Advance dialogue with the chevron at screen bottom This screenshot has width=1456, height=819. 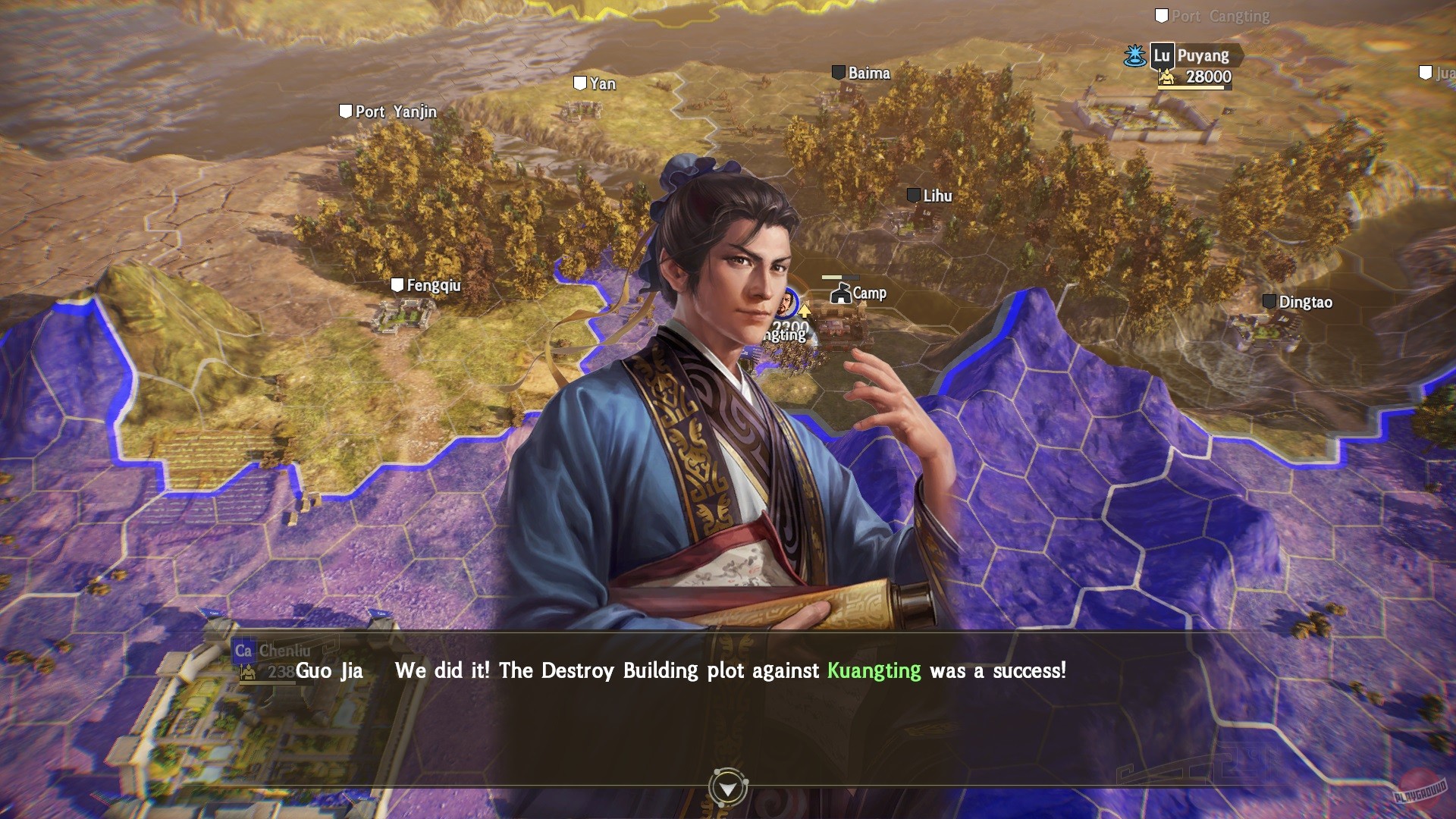tap(728, 787)
